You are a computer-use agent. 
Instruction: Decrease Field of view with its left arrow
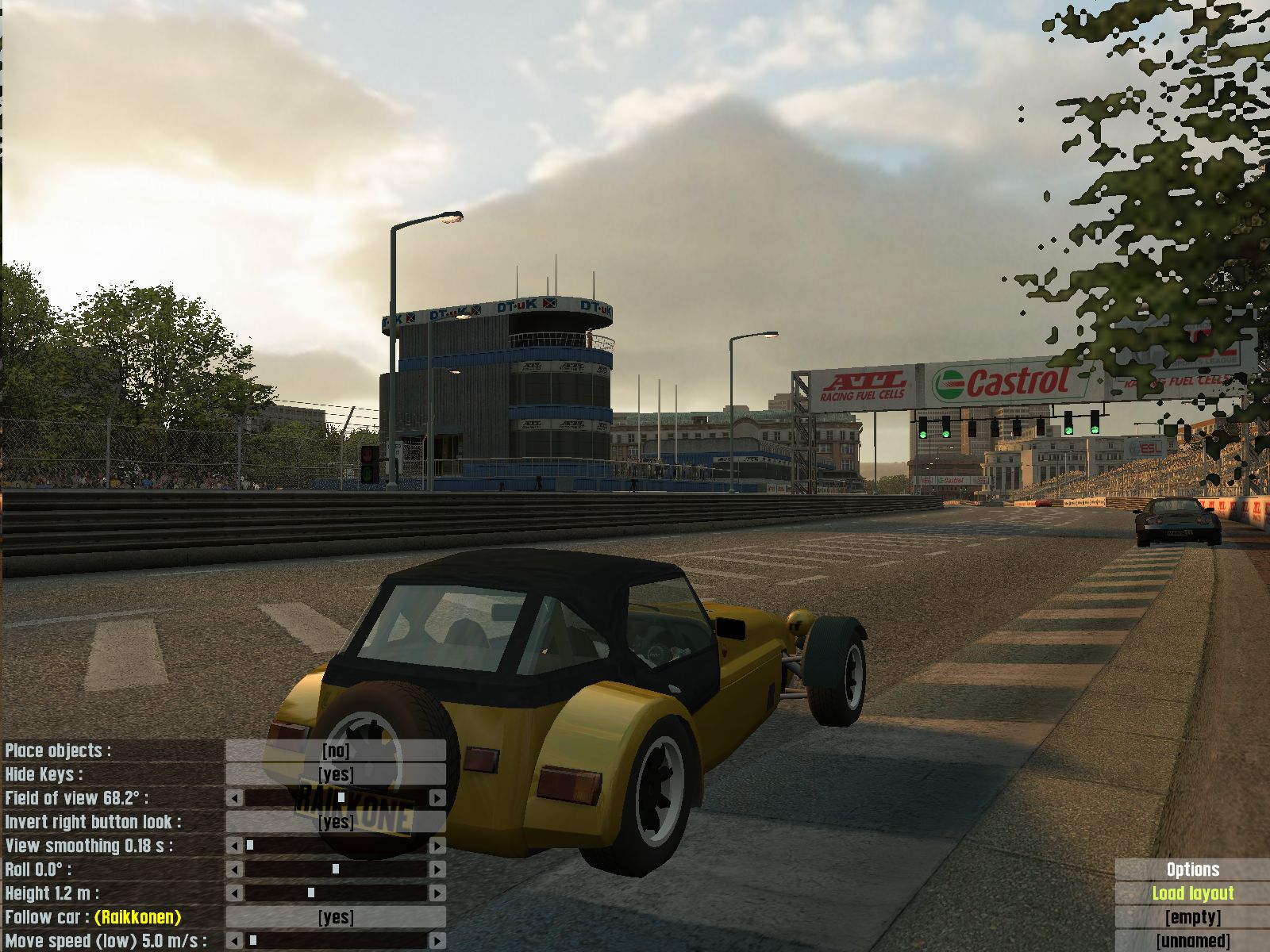235,798
